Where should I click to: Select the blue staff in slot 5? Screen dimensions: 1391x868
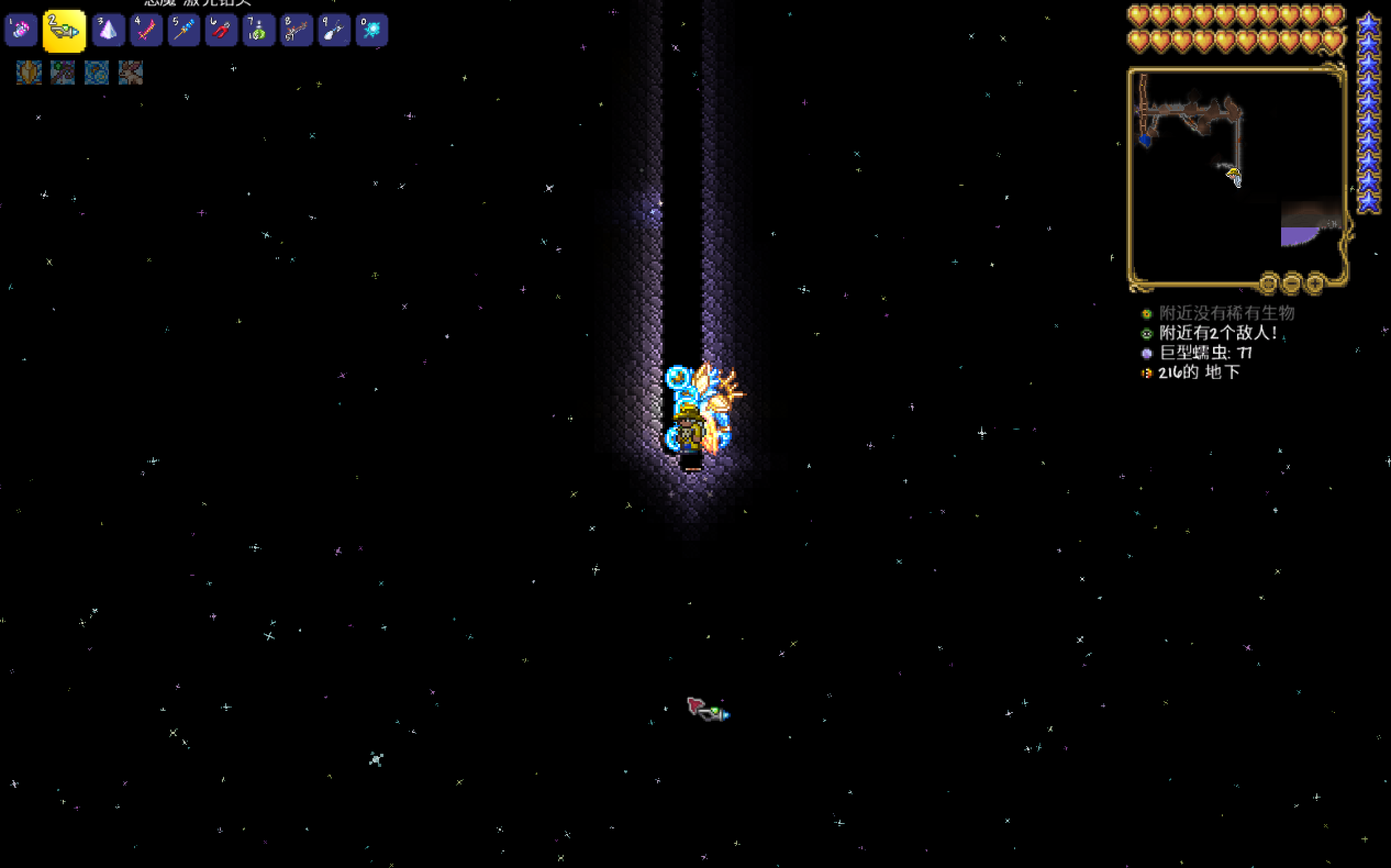pyautogui.click(x=183, y=30)
